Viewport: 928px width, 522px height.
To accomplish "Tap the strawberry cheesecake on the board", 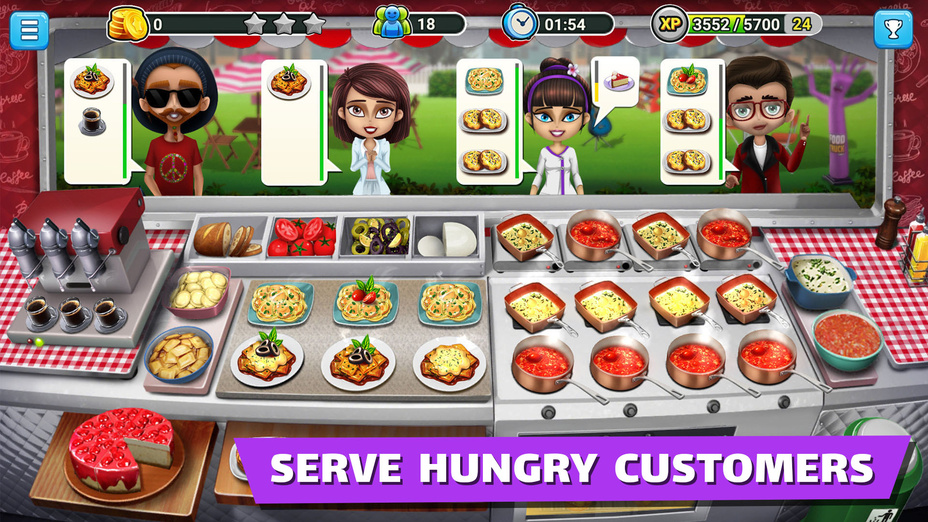I will point(120,448).
